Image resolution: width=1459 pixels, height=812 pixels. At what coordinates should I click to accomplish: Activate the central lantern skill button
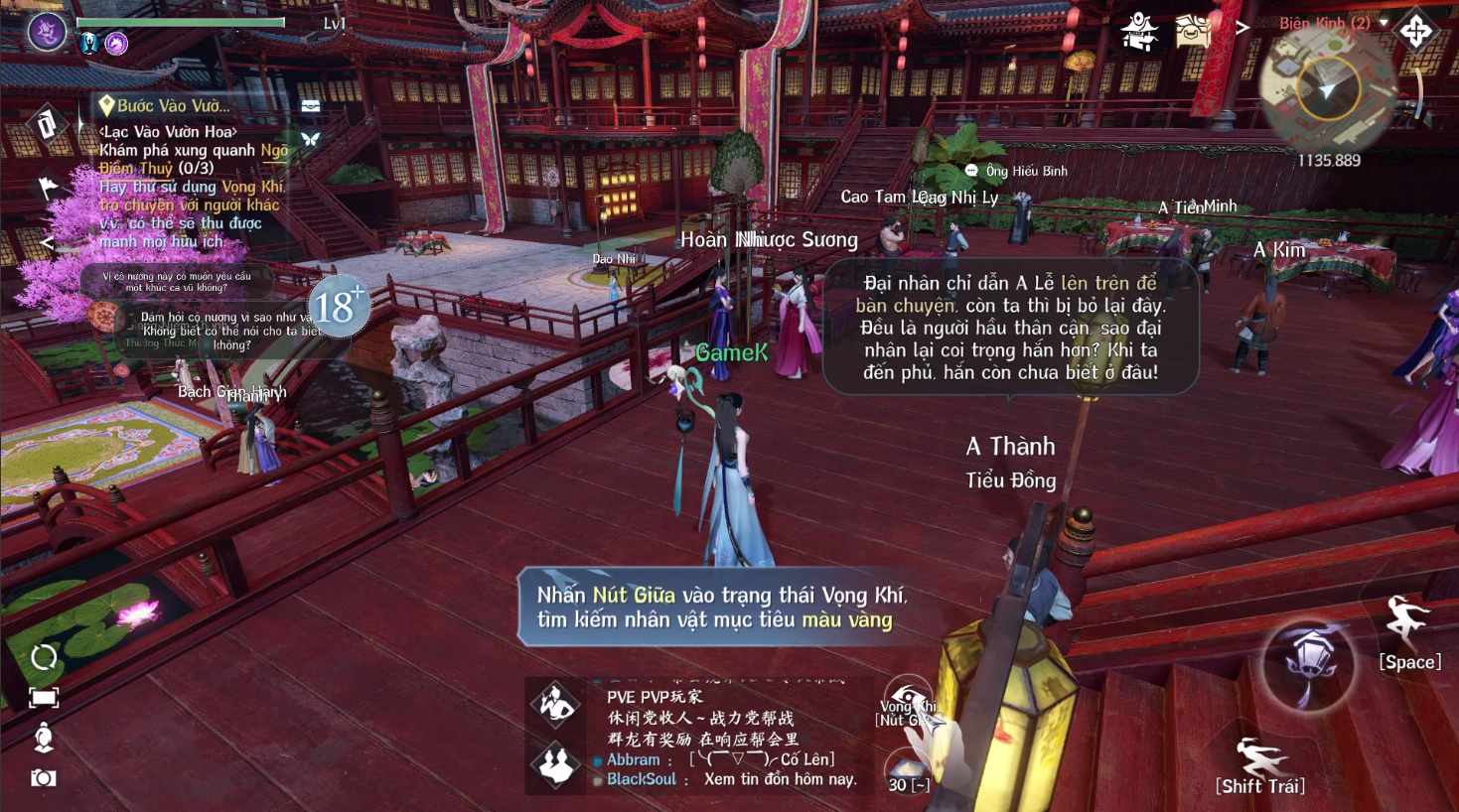(x=1308, y=663)
